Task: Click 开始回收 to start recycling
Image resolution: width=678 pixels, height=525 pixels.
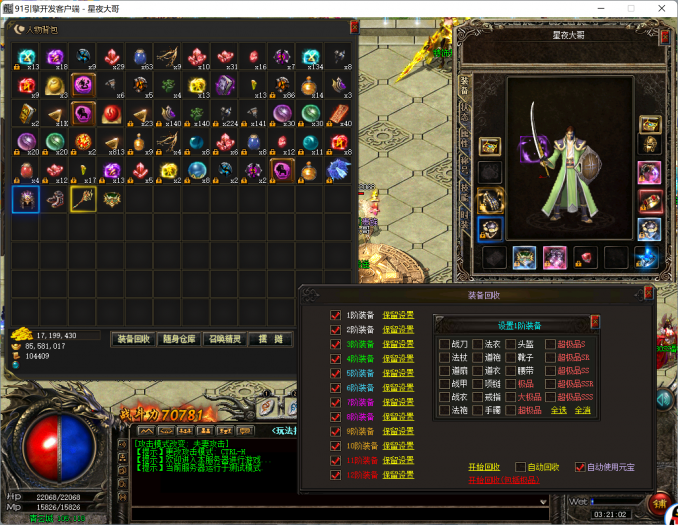Action: pyautogui.click(x=481, y=467)
